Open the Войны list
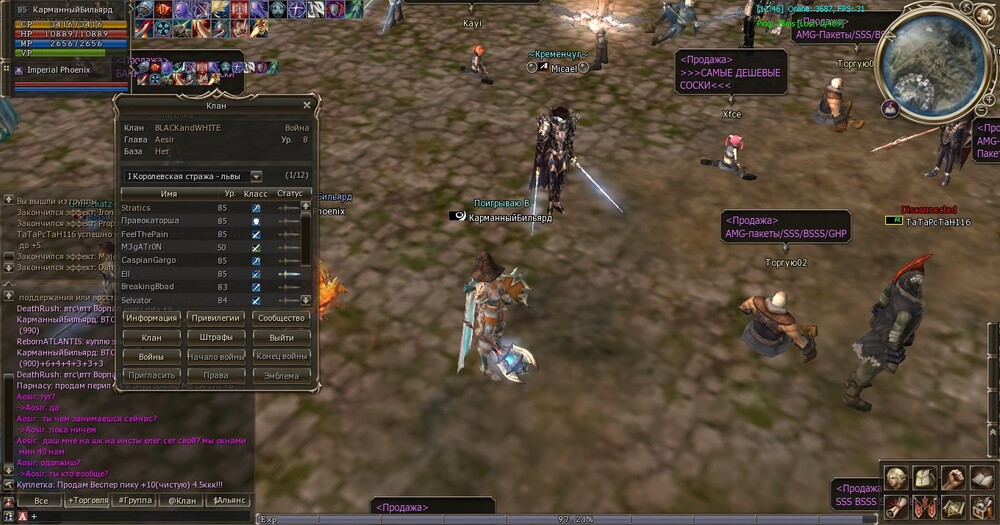 (x=151, y=356)
